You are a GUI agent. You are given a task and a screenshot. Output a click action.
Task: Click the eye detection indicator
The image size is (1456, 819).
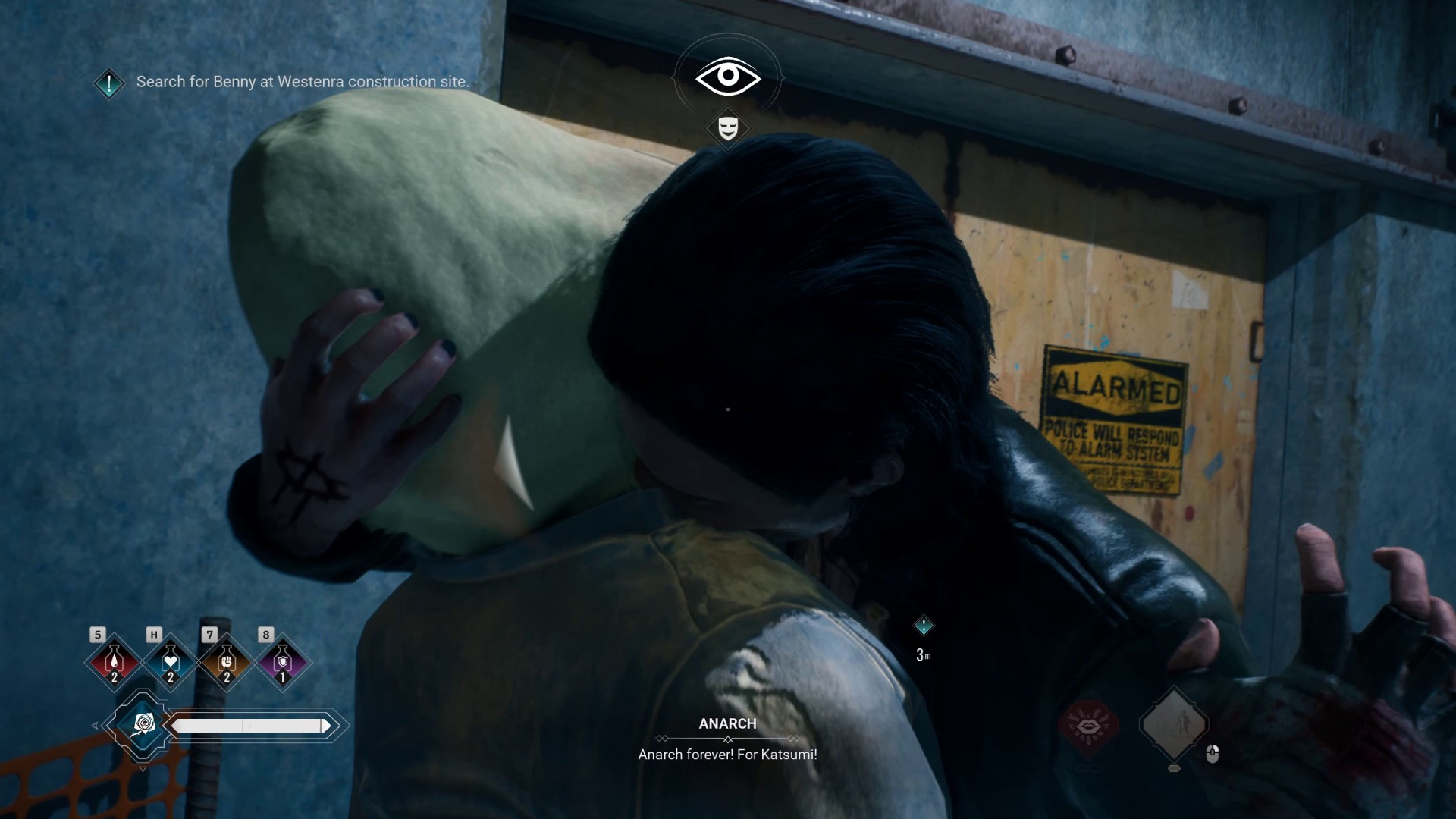[x=728, y=76]
